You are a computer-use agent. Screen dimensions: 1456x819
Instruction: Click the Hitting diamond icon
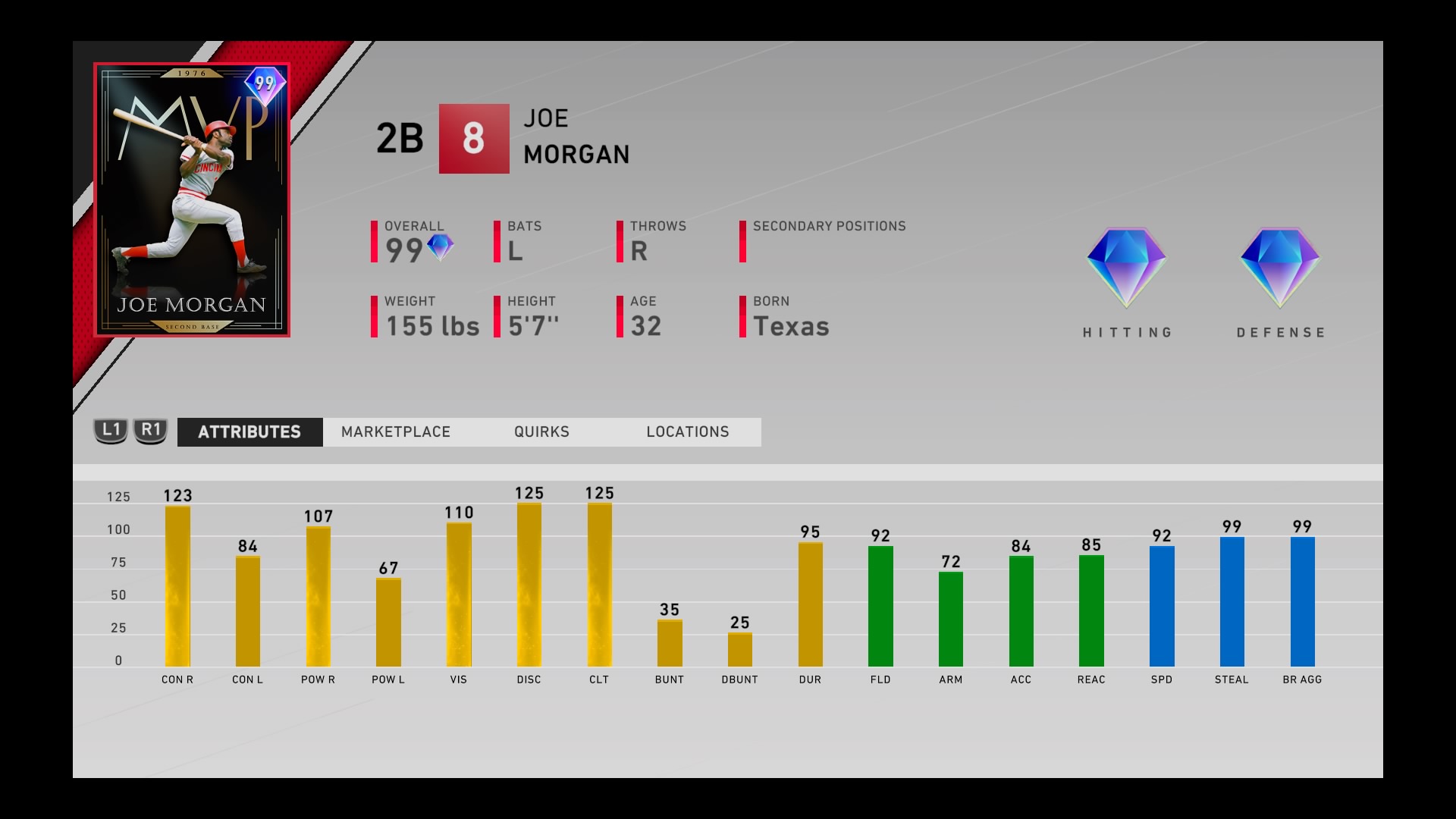(x=1127, y=269)
